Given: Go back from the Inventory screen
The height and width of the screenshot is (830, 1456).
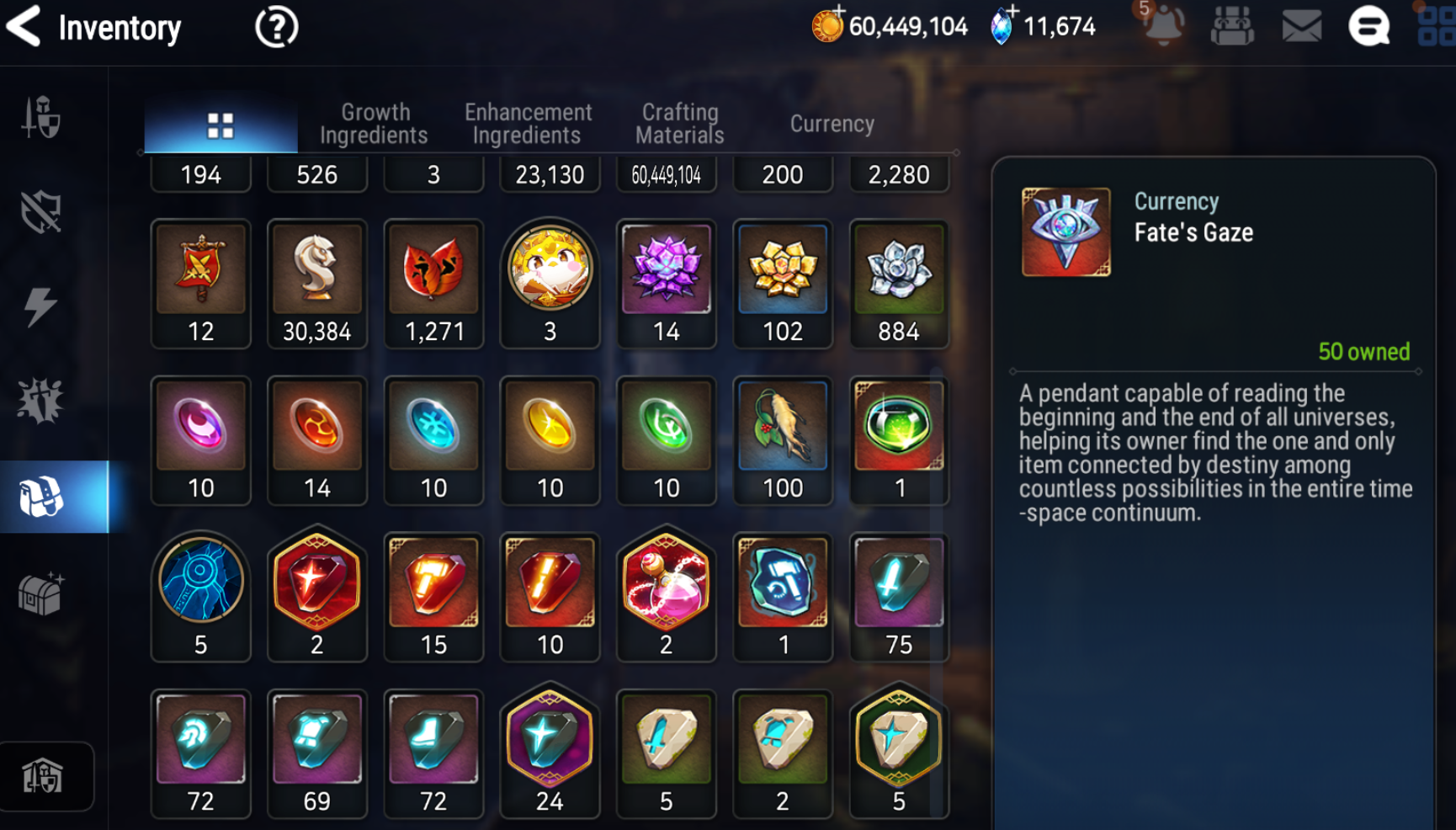Looking at the screenshot, I should pos(24,26).
